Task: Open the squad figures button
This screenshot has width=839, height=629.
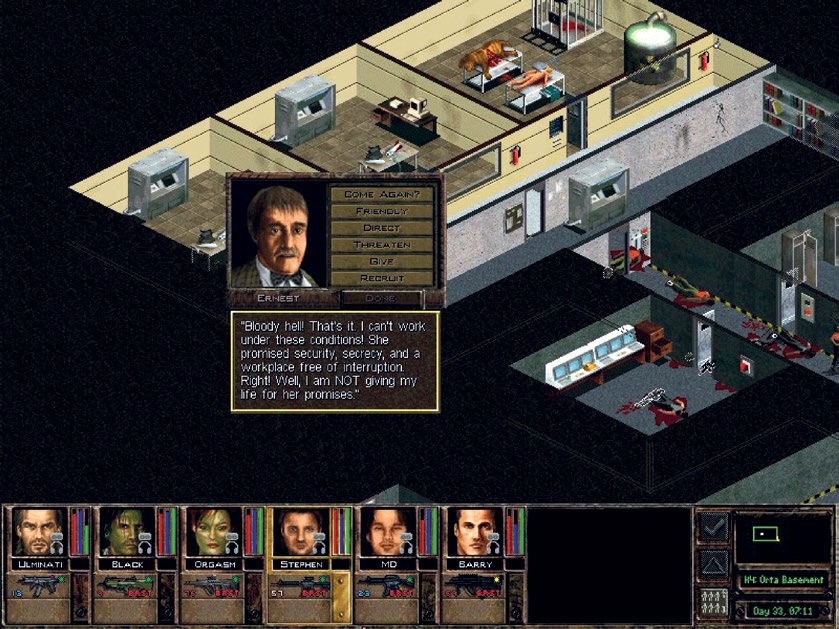Action: 713,603
